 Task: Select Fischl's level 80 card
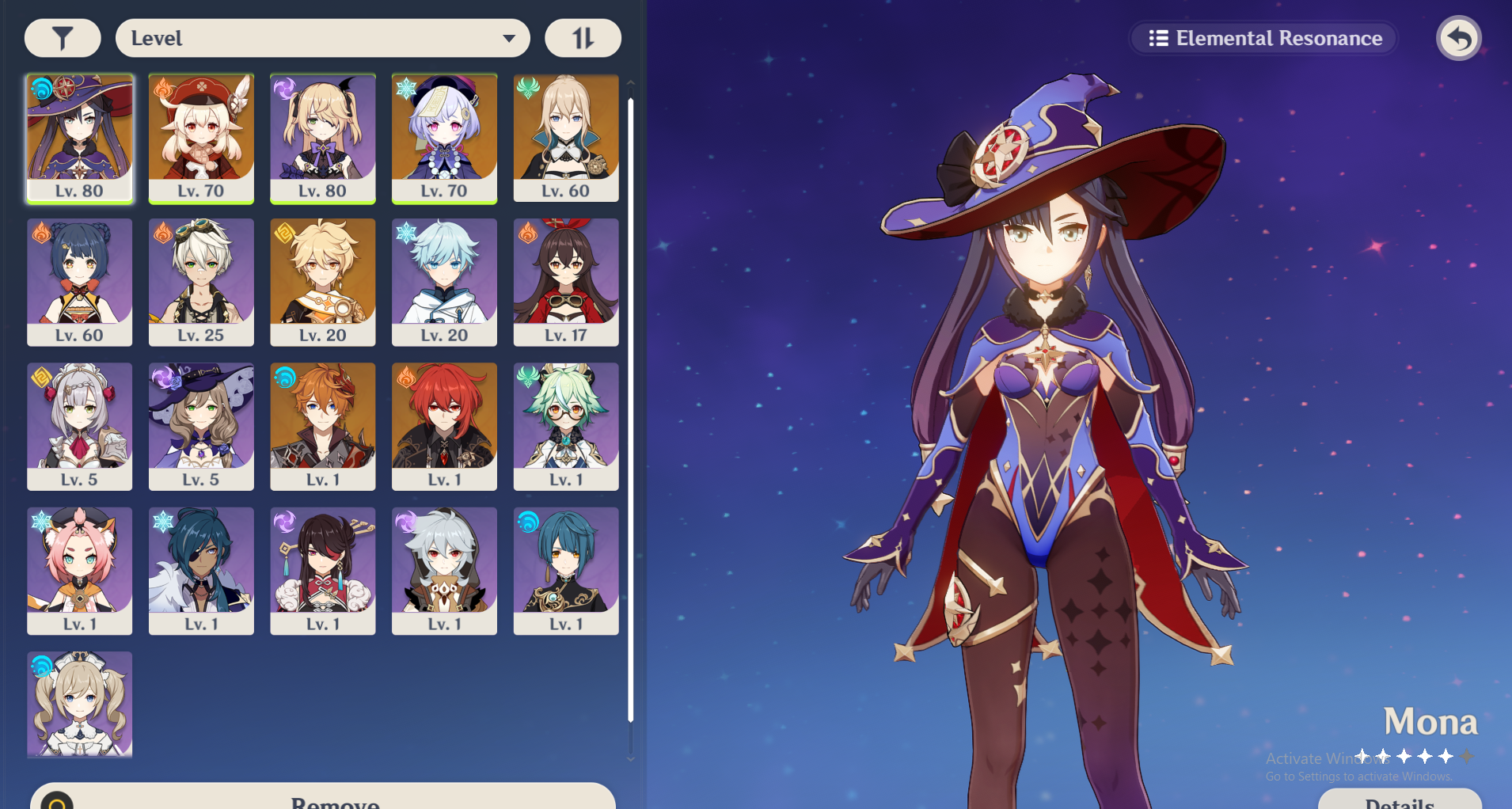(x=323, y=138)
